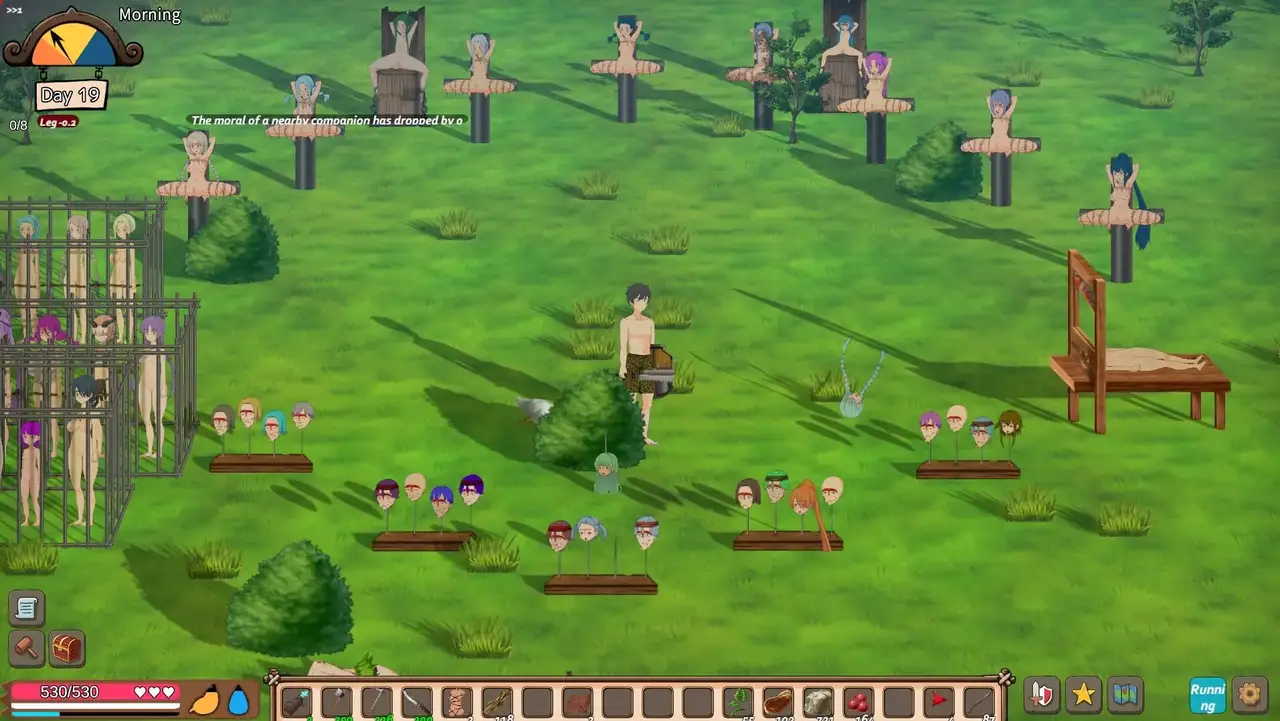Click the gold star button
The width and height of the screenshot is (1280, 721).
[1084, 696]
